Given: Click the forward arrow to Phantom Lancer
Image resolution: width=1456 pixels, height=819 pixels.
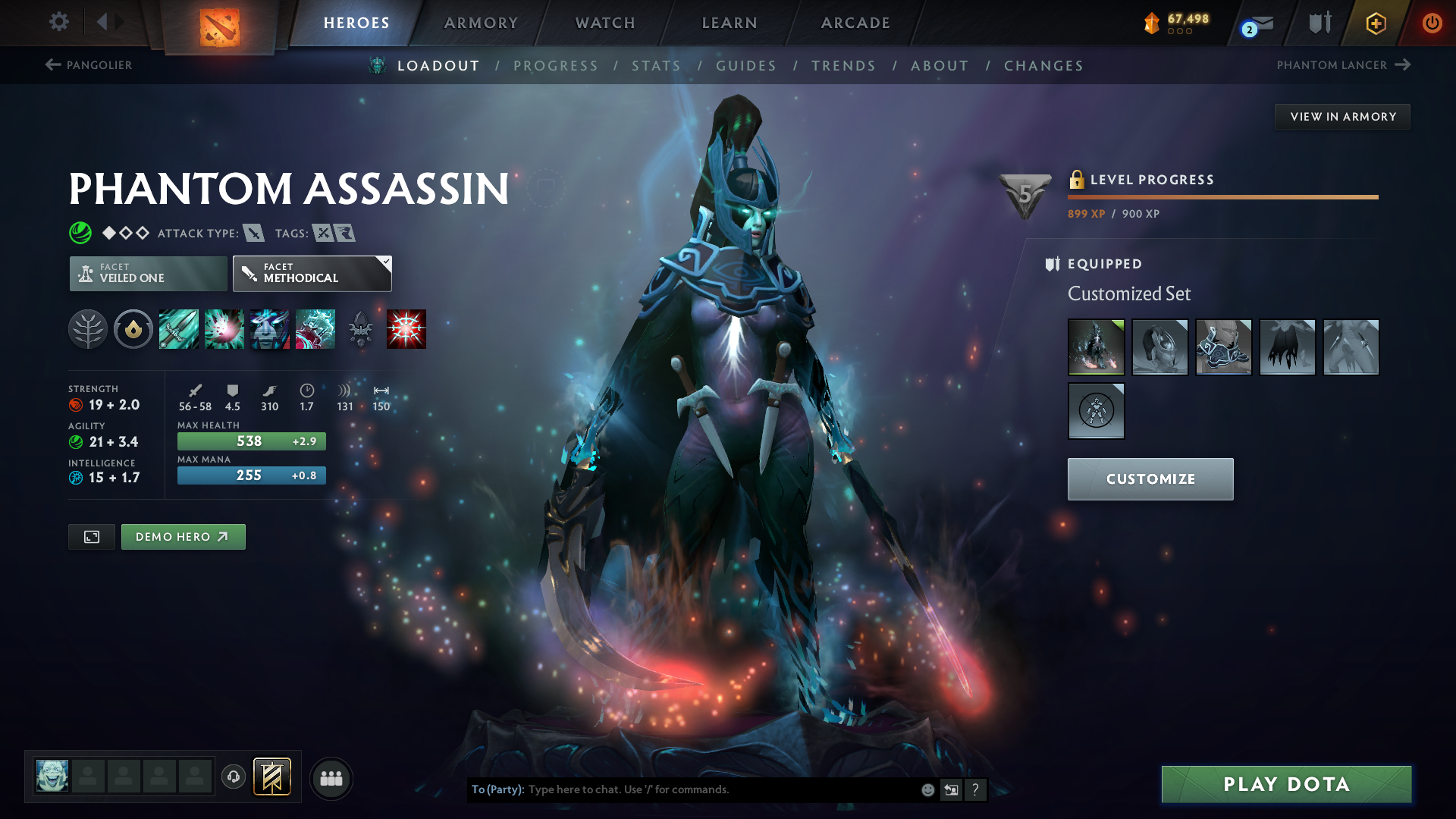Looking at the screenshot, I should pyautogui.click(x=1400, y=65).
